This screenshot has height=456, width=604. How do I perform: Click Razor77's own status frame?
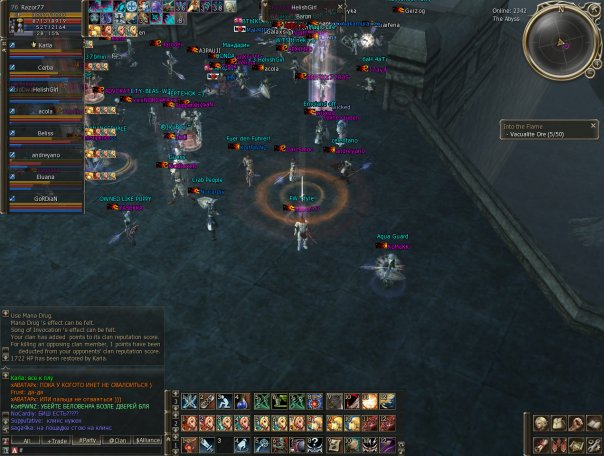pos(45,18)
